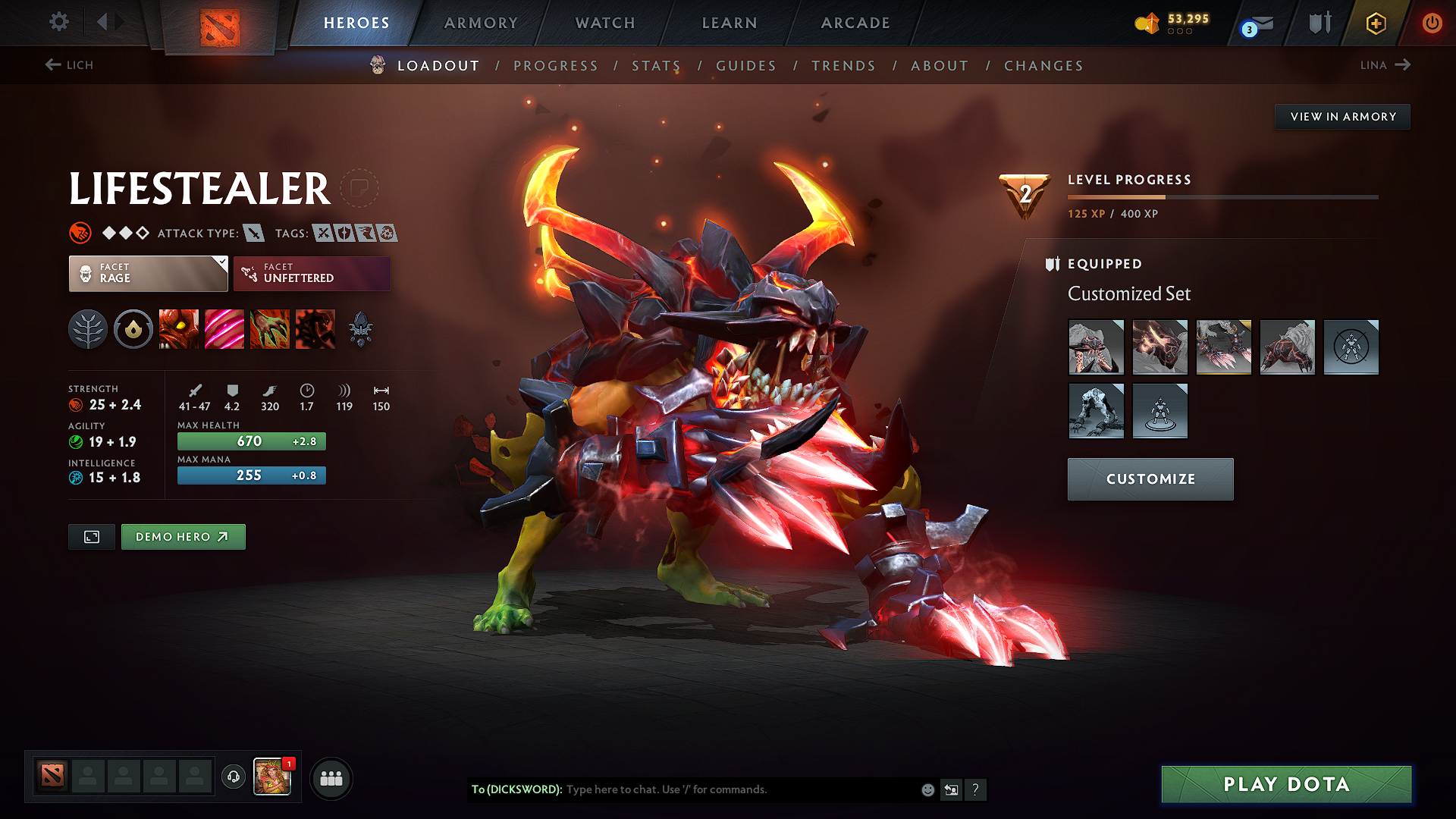Viewport: 1456px width, 819px height.
Task: Toggle the empty equipment slot in Customized Set
Action: point(1351,347)
